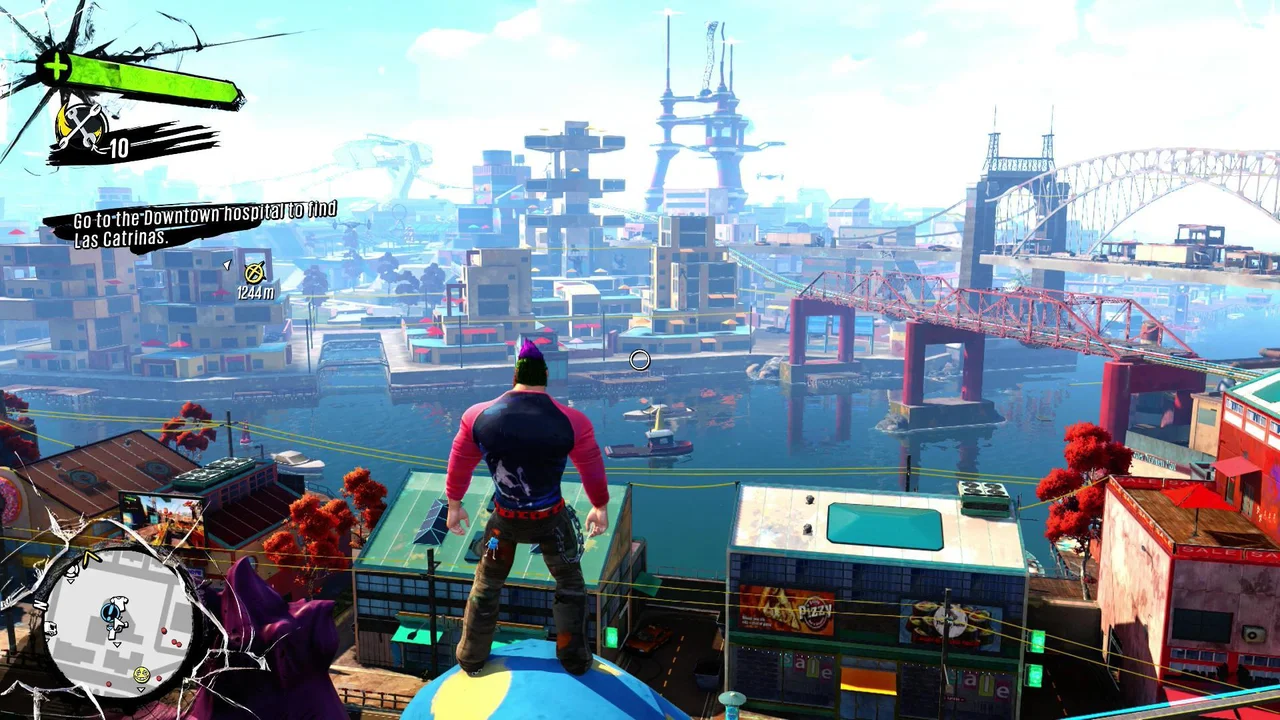Click the yellow compass waypoint icon near 1244m
Image resolution: width=1280 pixels, height=720 pixels.
(x=253, y=273)
